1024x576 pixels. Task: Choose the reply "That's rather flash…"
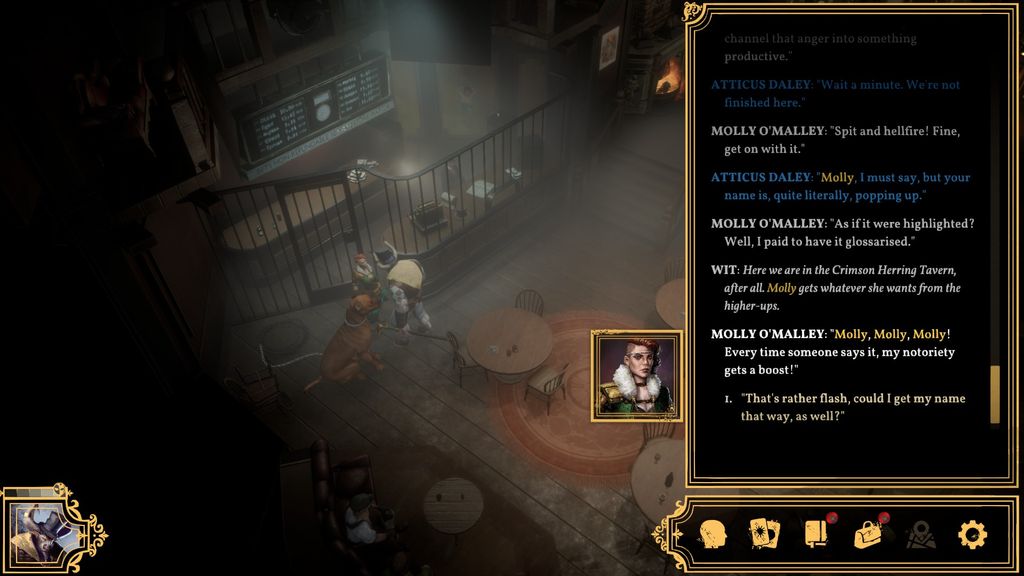(x=852, y=406)
